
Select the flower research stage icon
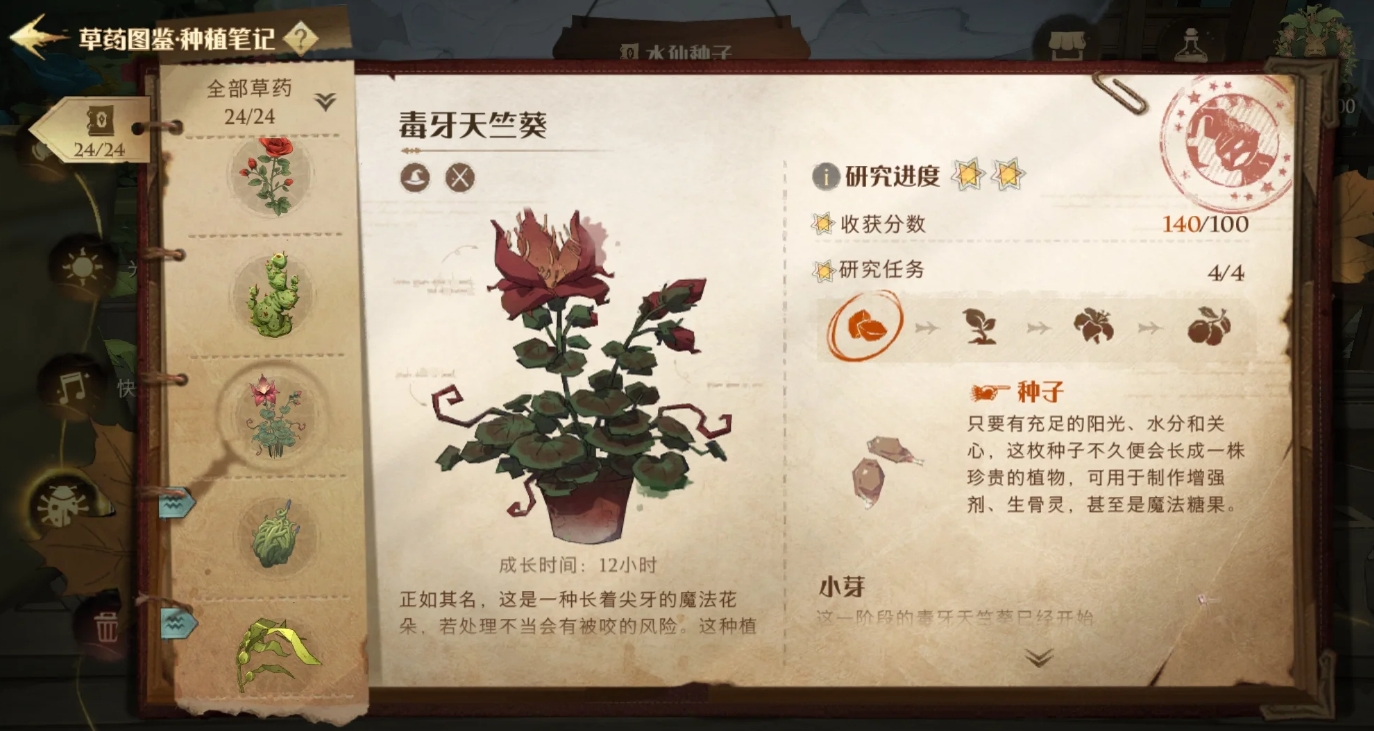(x=1093, y=326)
